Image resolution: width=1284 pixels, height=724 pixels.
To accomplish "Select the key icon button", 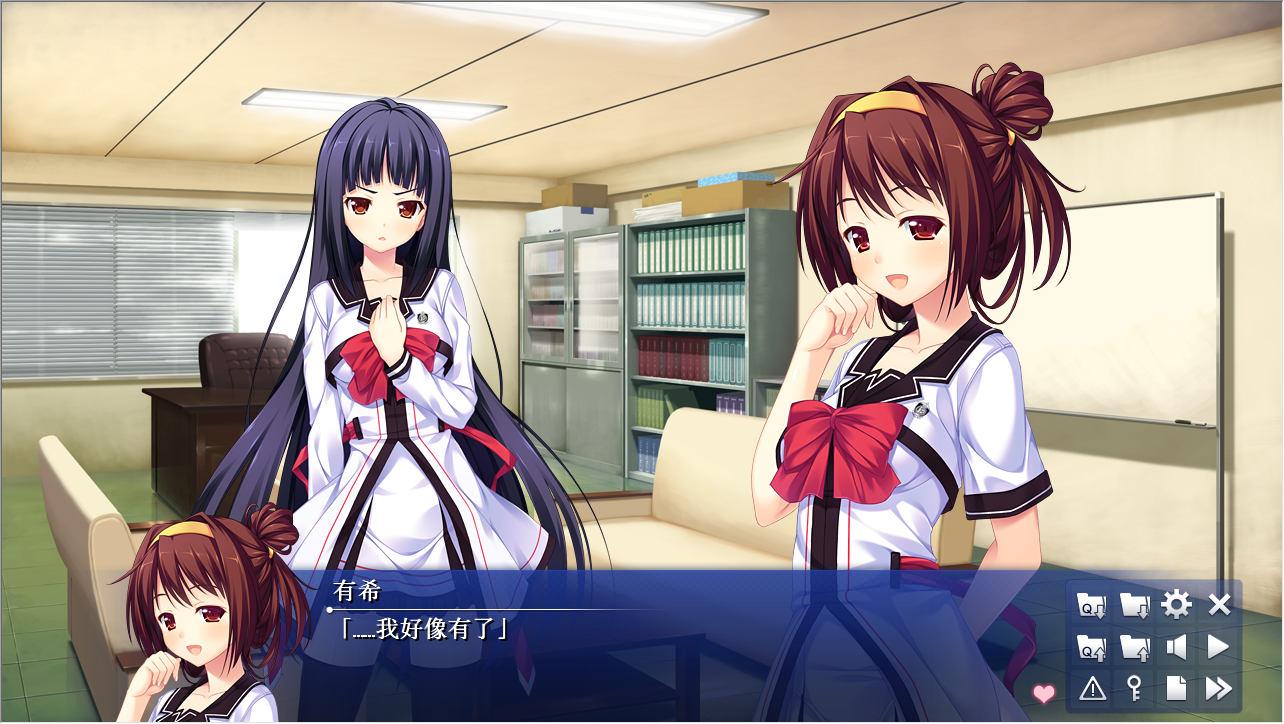I will click(1134, 688).
